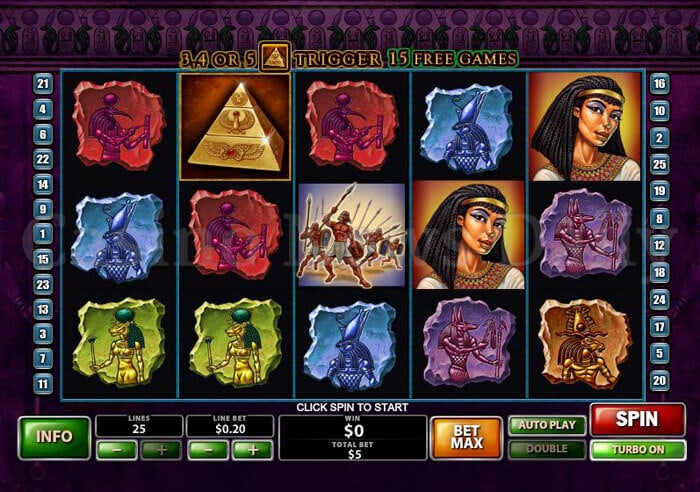Click the DOUBLE gamble button
Image resolution: width=700 pixels, height=492 pixels.
pyautogui.click(x=546, y=449)
